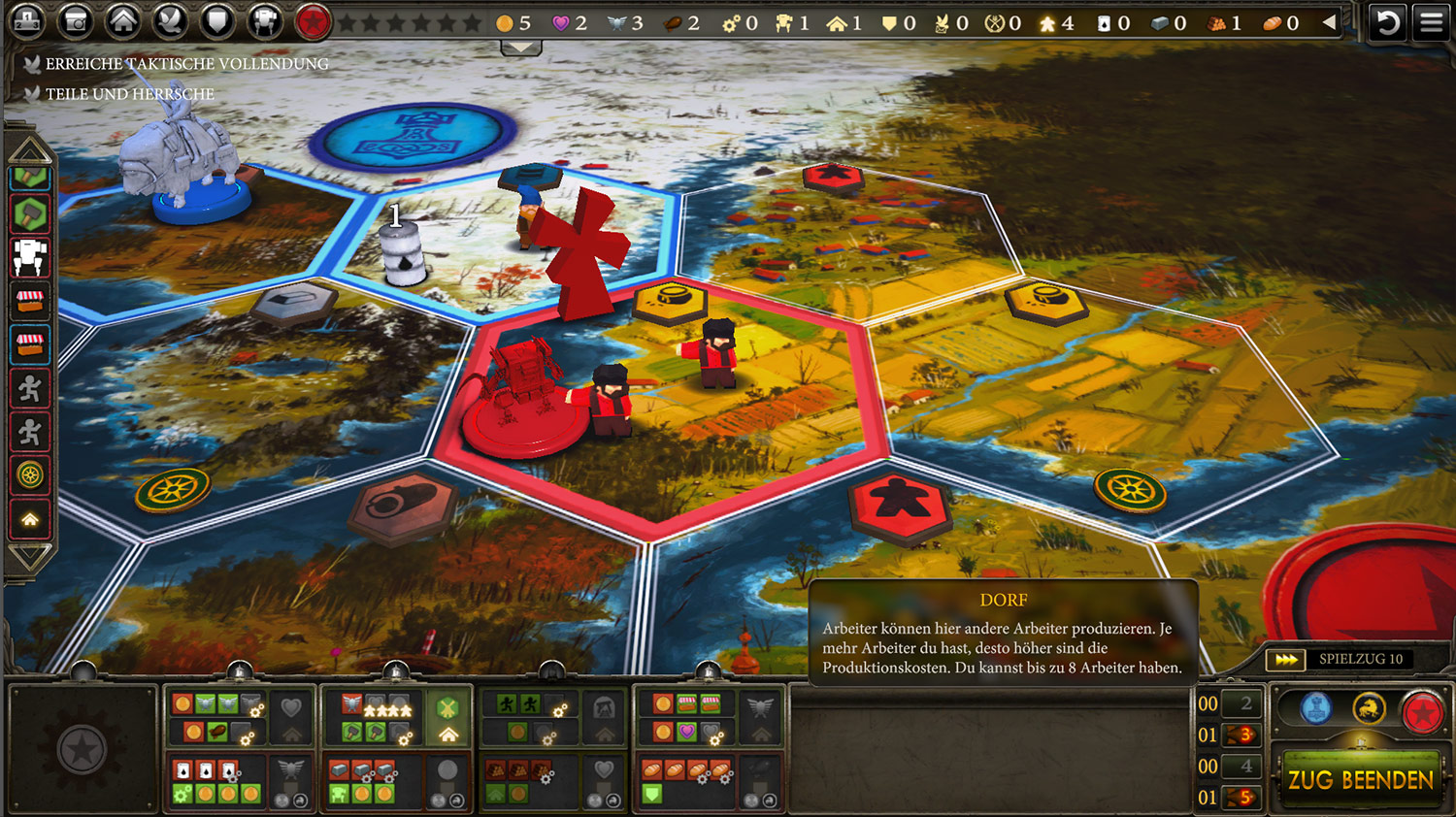Open the house structures icon
This screenshot has width=1456, height=817.
point(122,21)
